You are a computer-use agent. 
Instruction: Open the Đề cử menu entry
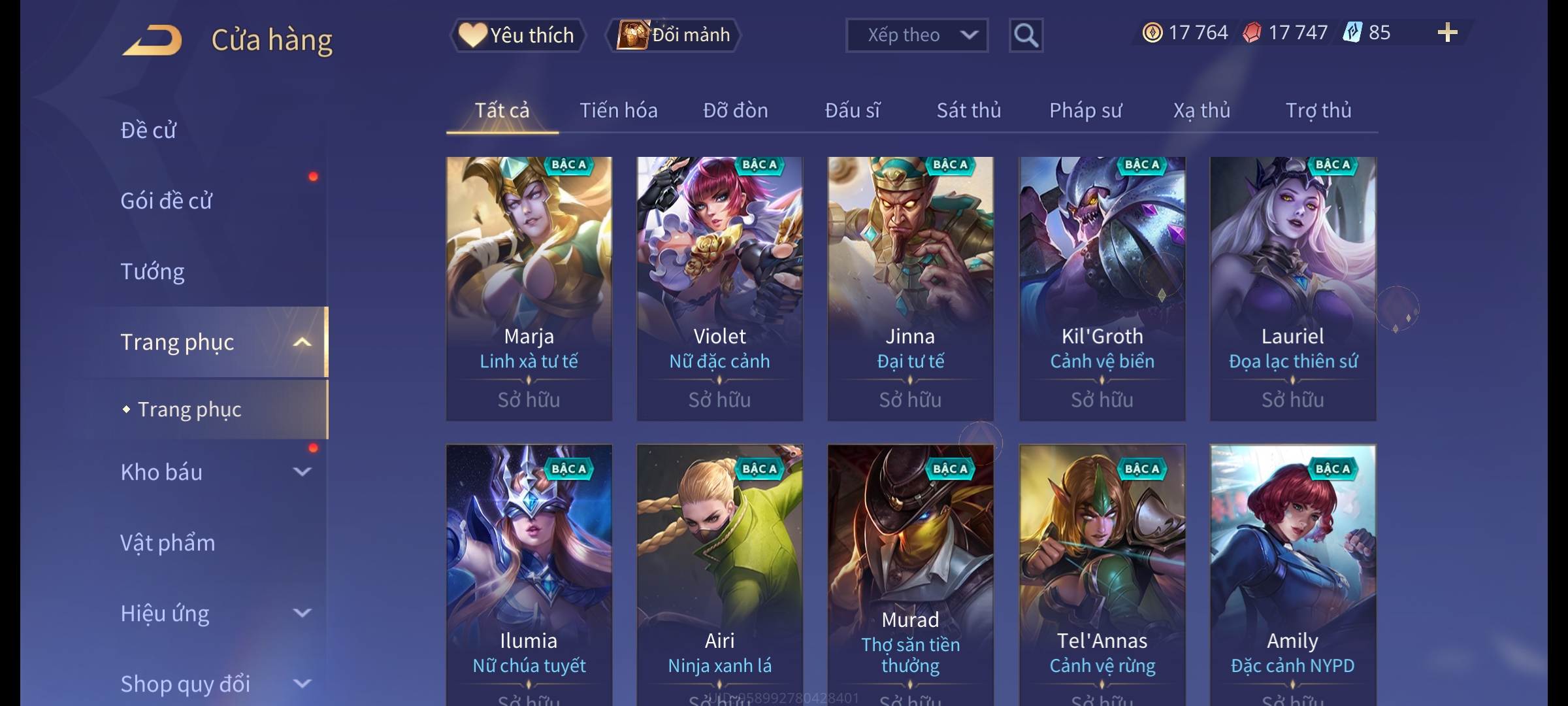[x=148, y=130]
